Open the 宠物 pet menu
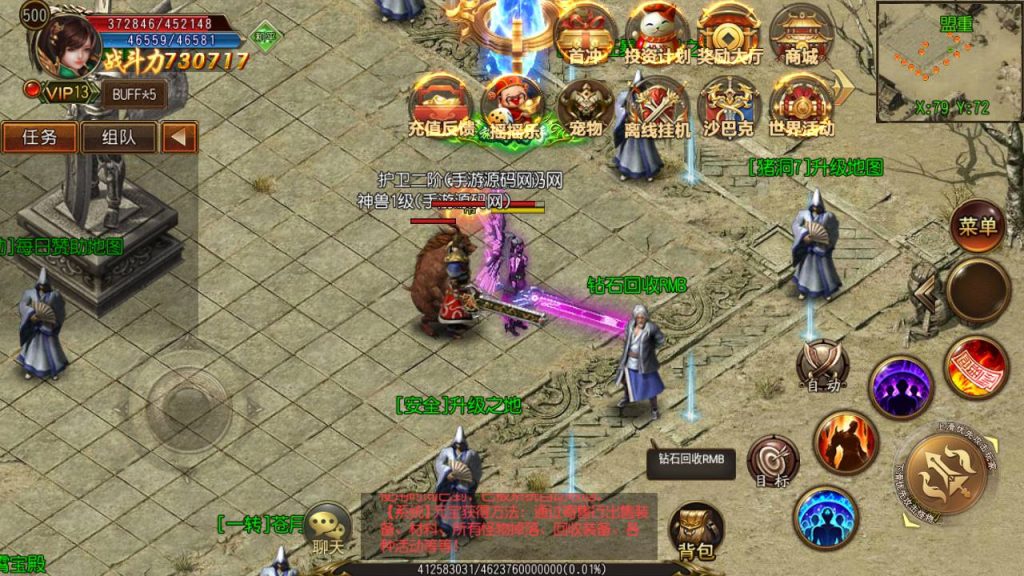Screen dimensions: 1024x576 (585, 106)
